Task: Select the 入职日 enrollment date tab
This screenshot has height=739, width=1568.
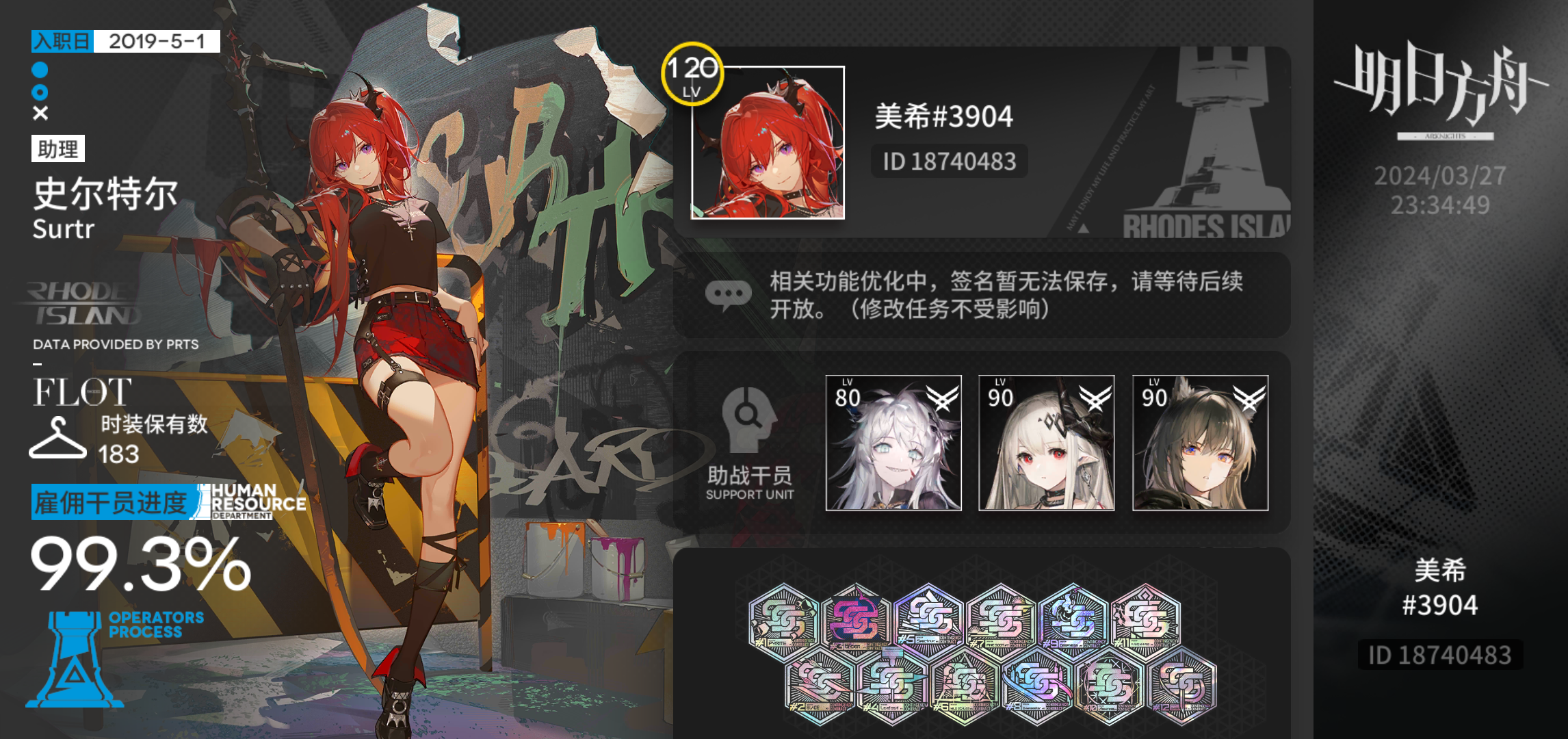Action: 64,42
